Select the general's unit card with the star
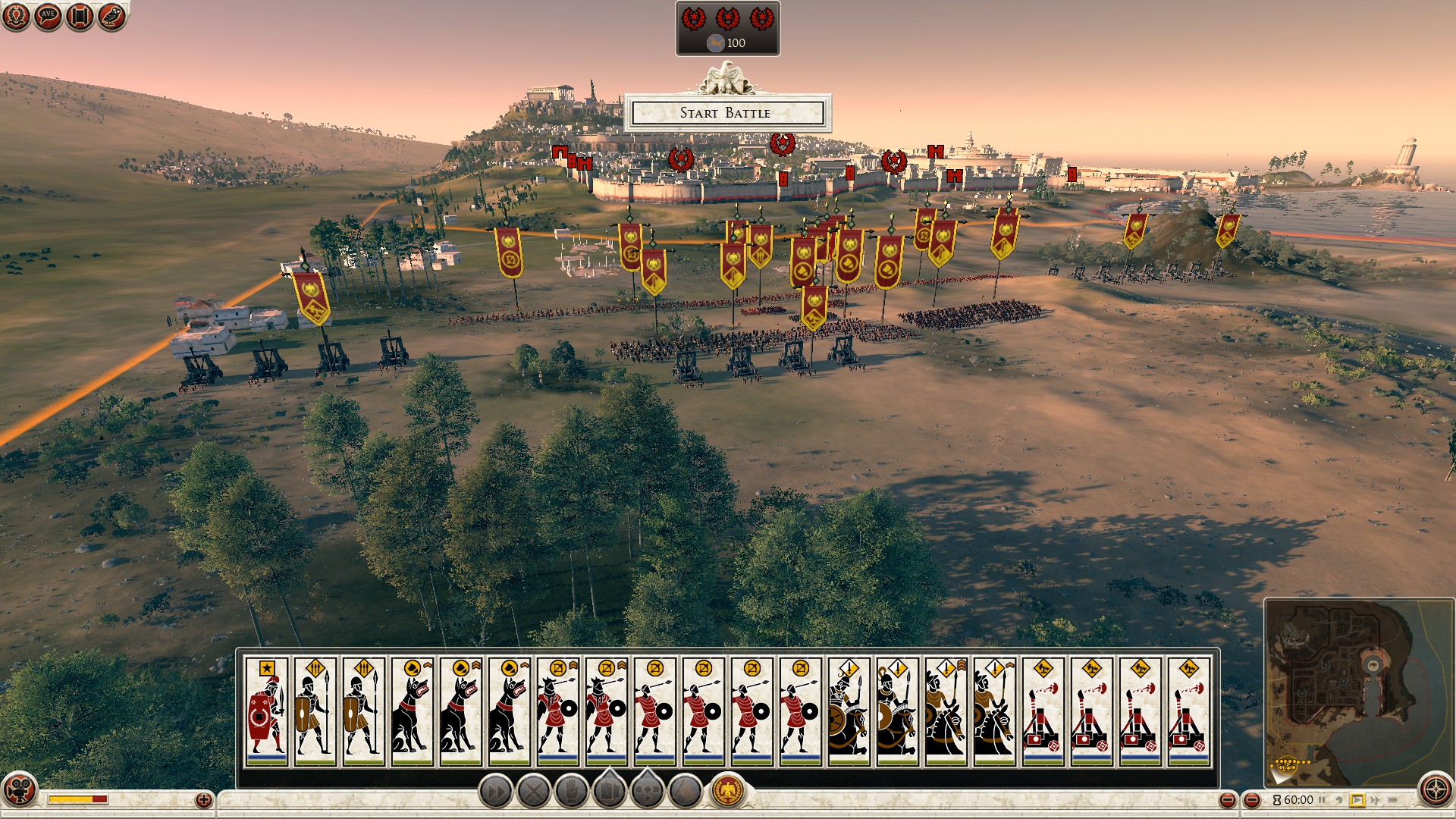 pos(267,711)
